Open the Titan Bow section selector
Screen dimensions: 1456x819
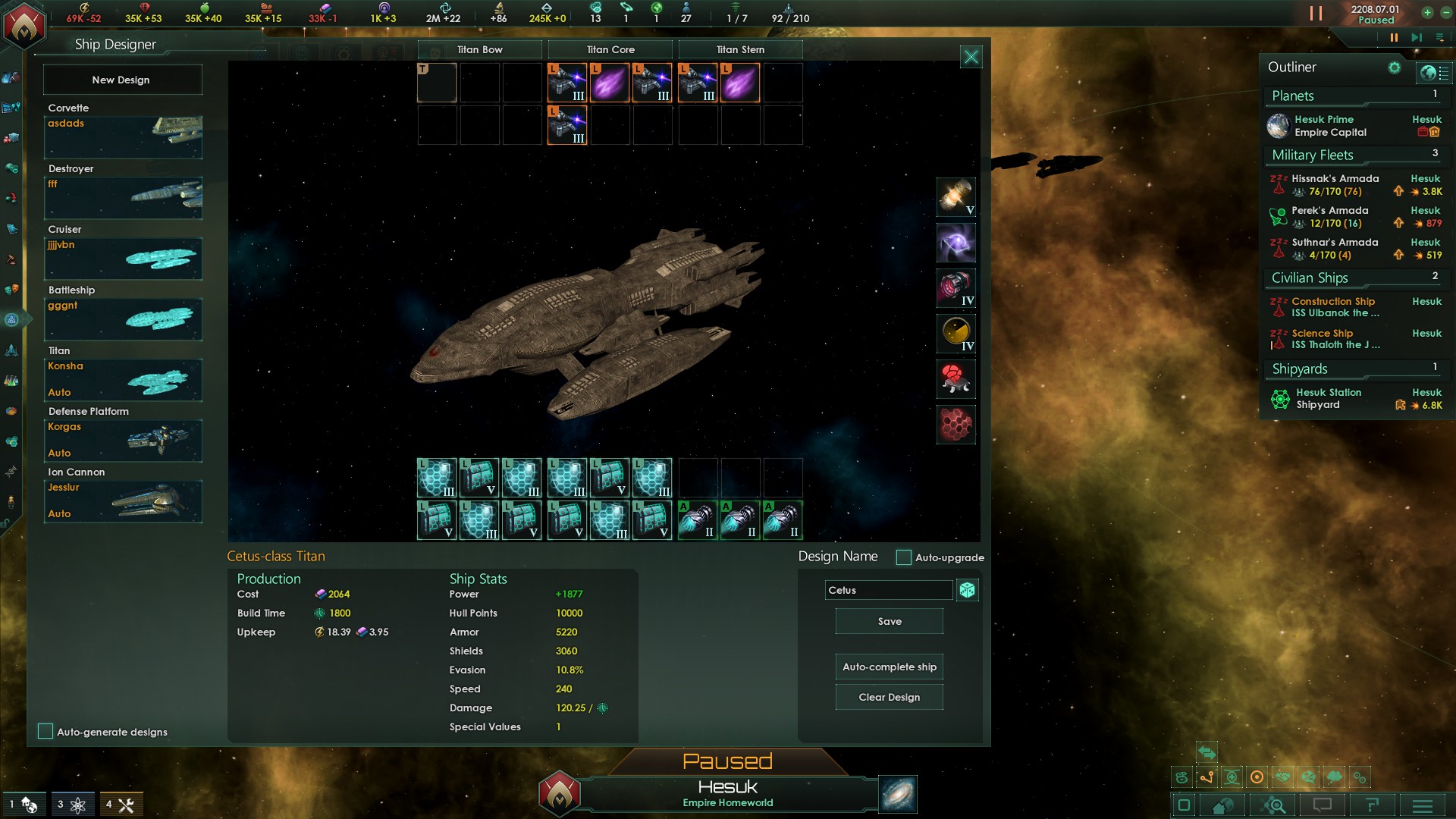coord(479,49)
